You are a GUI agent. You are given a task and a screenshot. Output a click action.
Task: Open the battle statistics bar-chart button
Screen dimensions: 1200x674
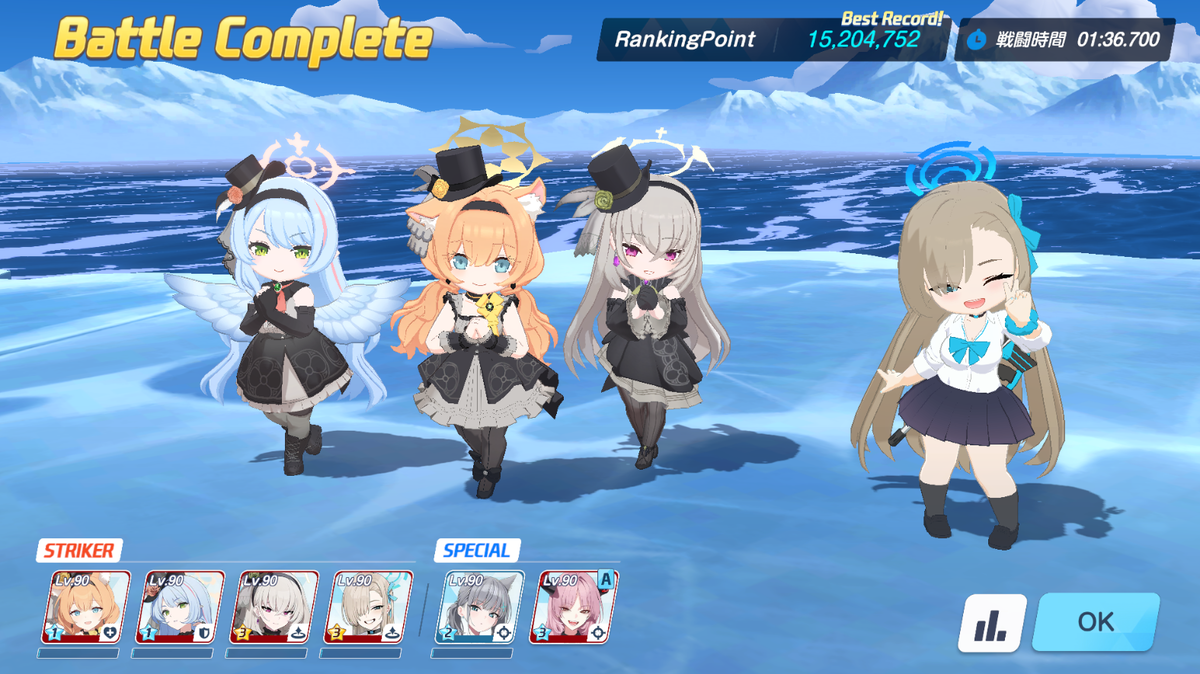[x=992, y=623]
